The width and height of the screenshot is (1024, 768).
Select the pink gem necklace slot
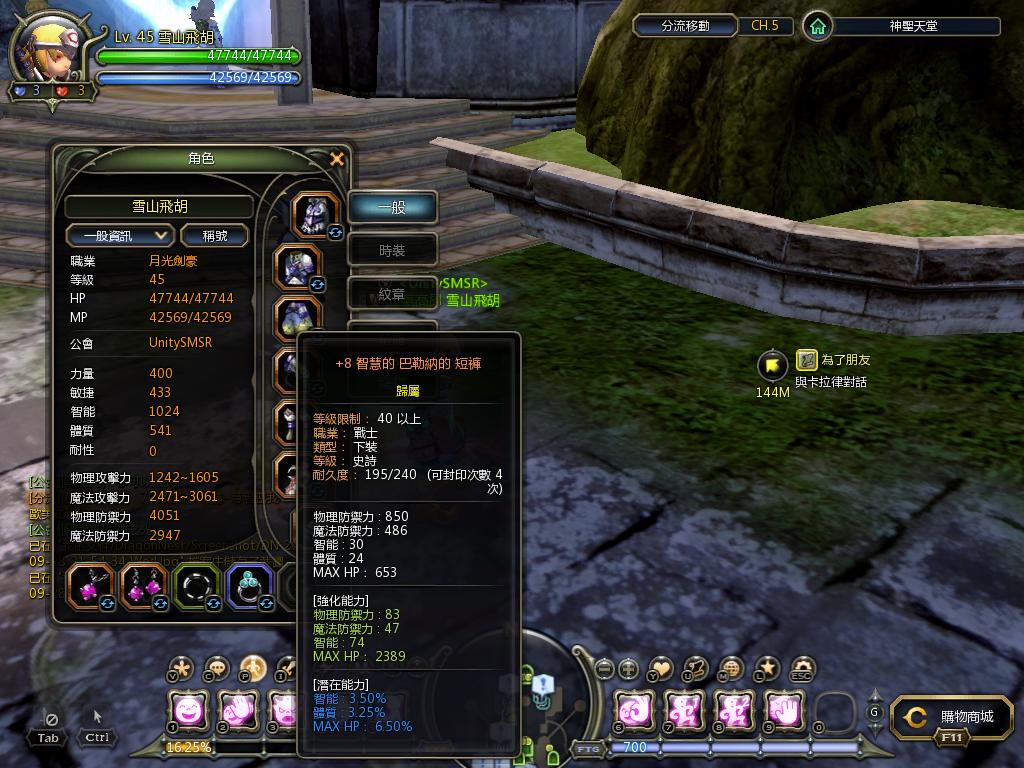(x=91, y=587)
